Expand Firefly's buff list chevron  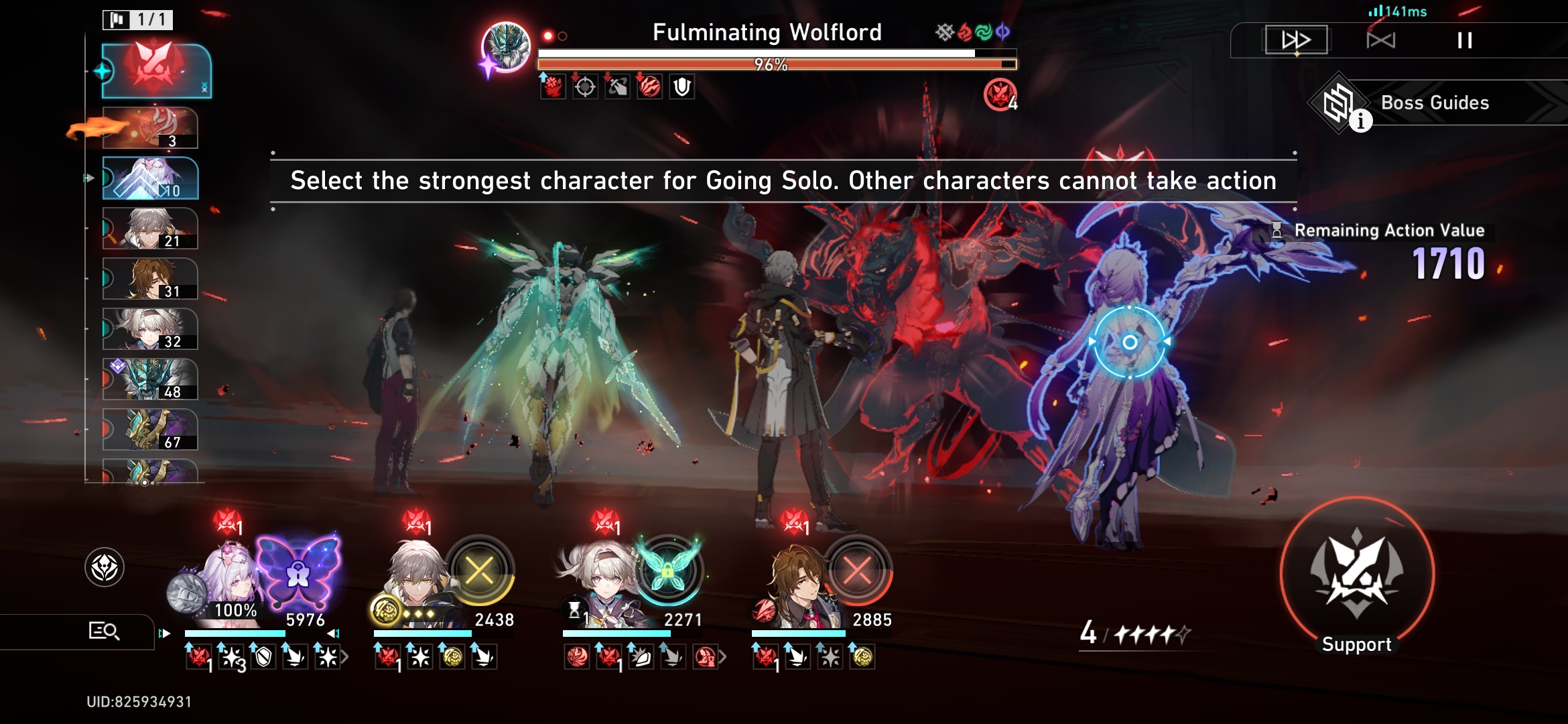pos(722,656)
